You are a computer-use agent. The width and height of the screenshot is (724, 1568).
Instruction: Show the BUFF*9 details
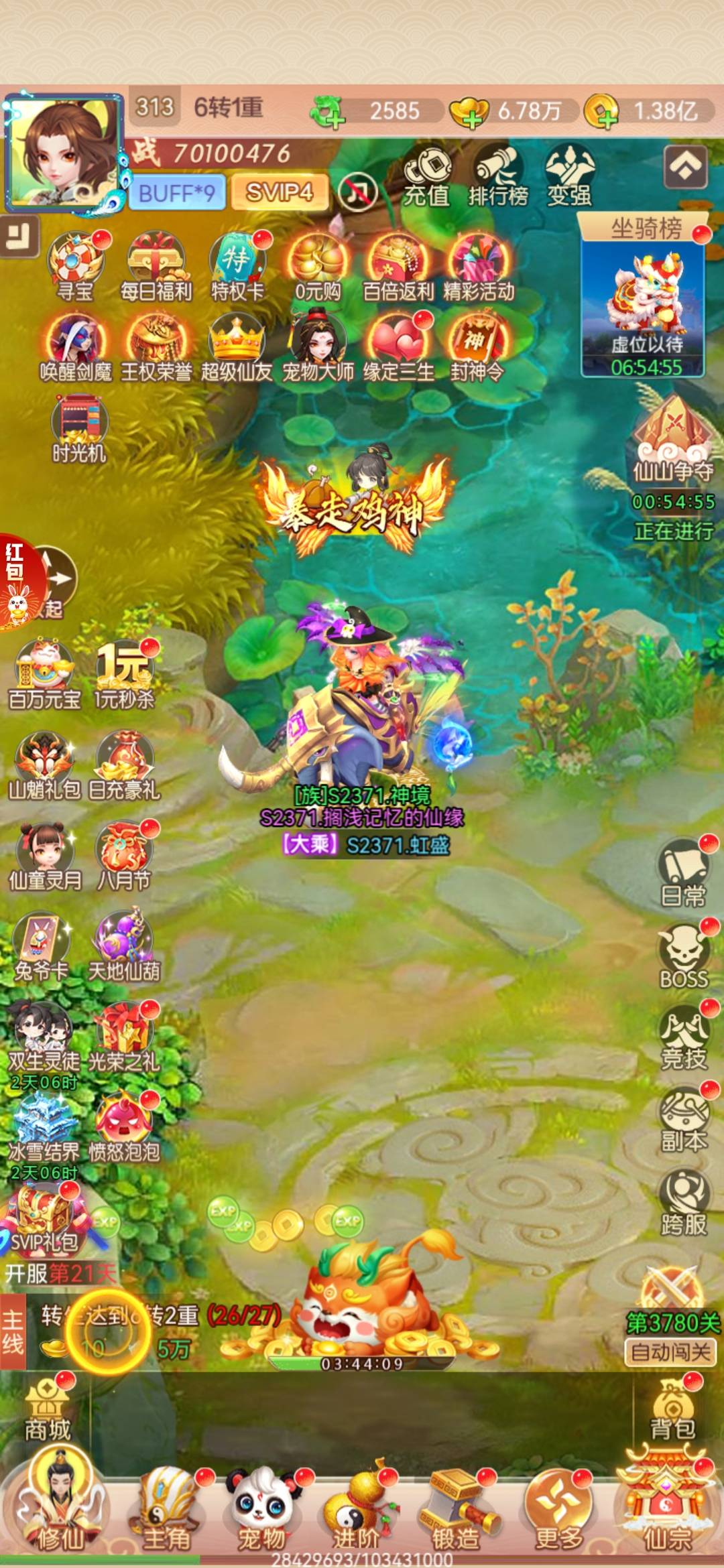176,193
